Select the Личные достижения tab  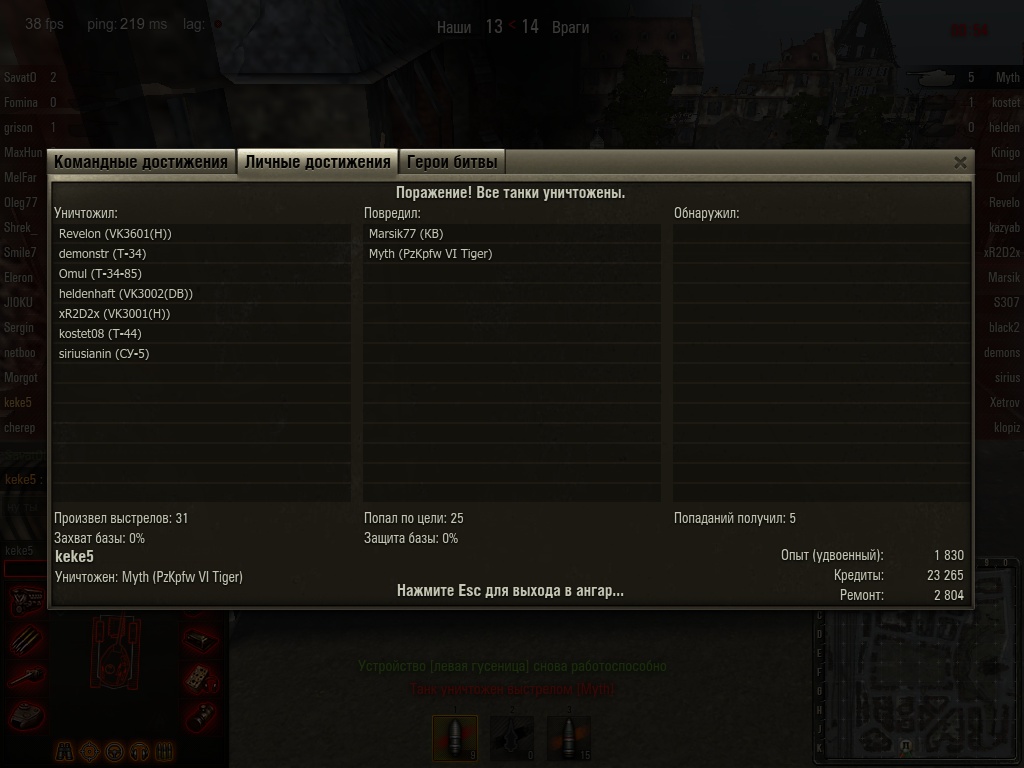(x=317, y=162)
